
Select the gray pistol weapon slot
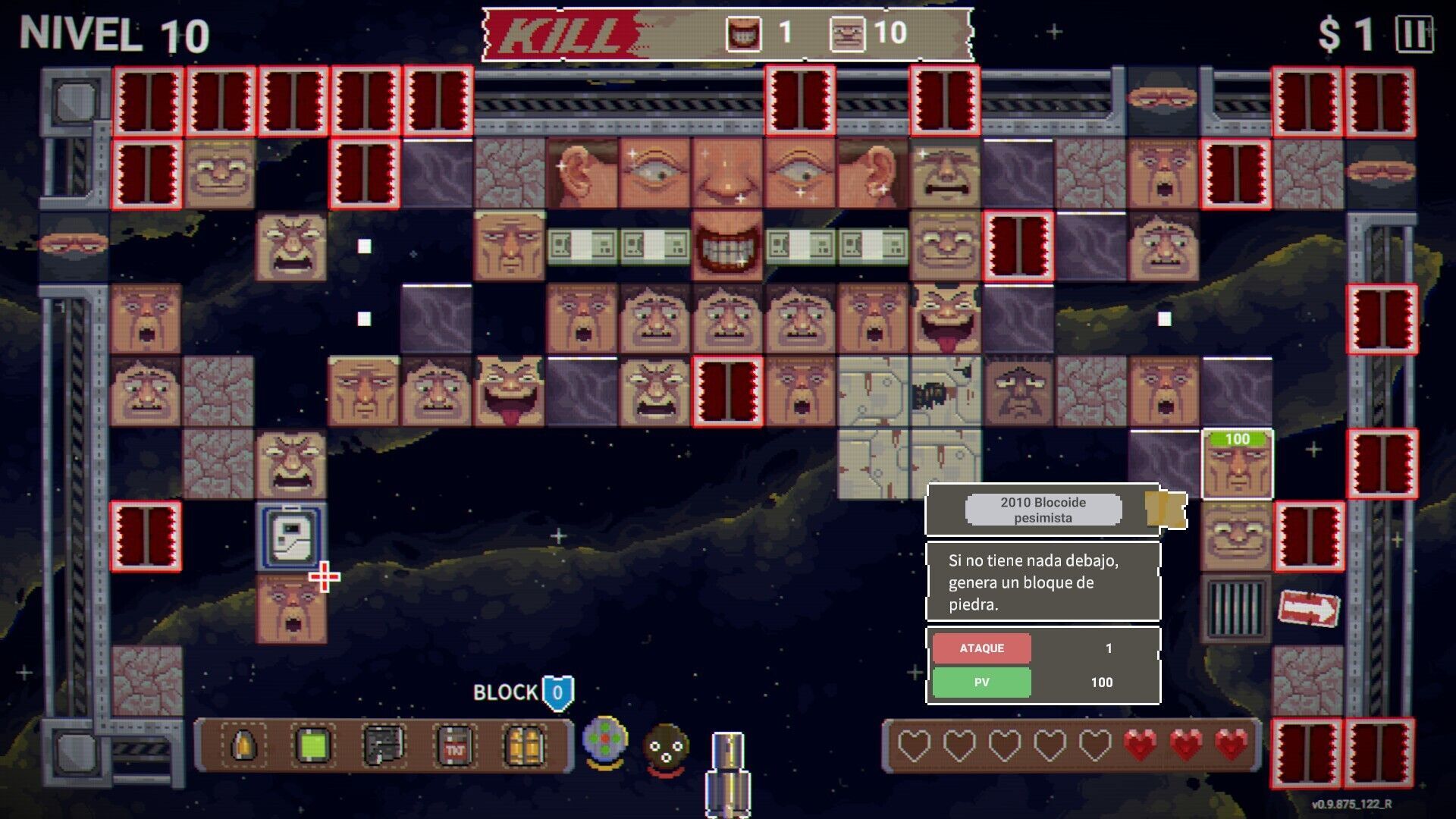(x=384, y=746)
